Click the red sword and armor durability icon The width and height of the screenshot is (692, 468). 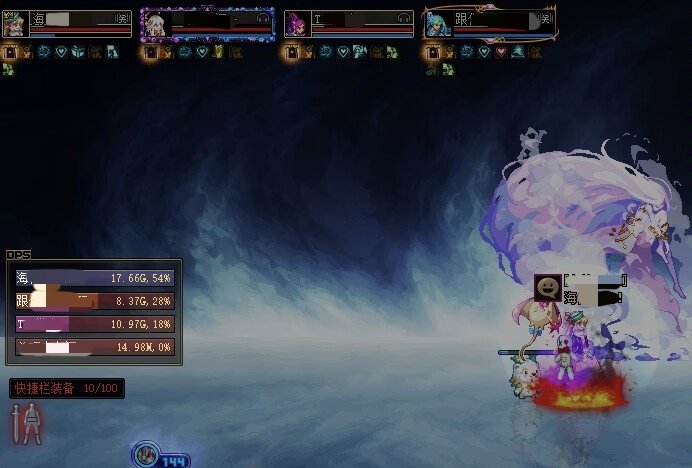(x=28, y=424)
